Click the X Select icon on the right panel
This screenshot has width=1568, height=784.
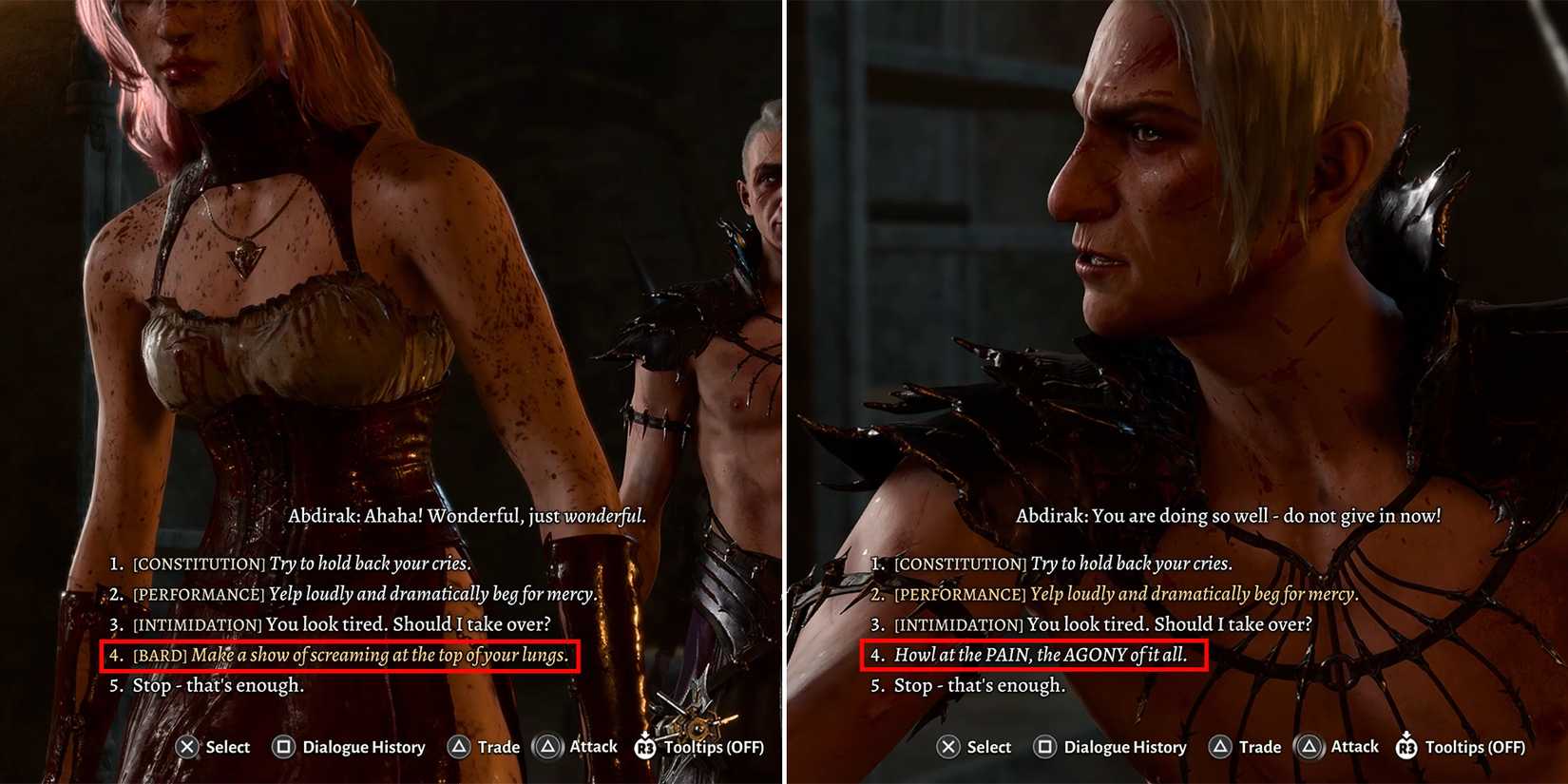coord(947,747)
